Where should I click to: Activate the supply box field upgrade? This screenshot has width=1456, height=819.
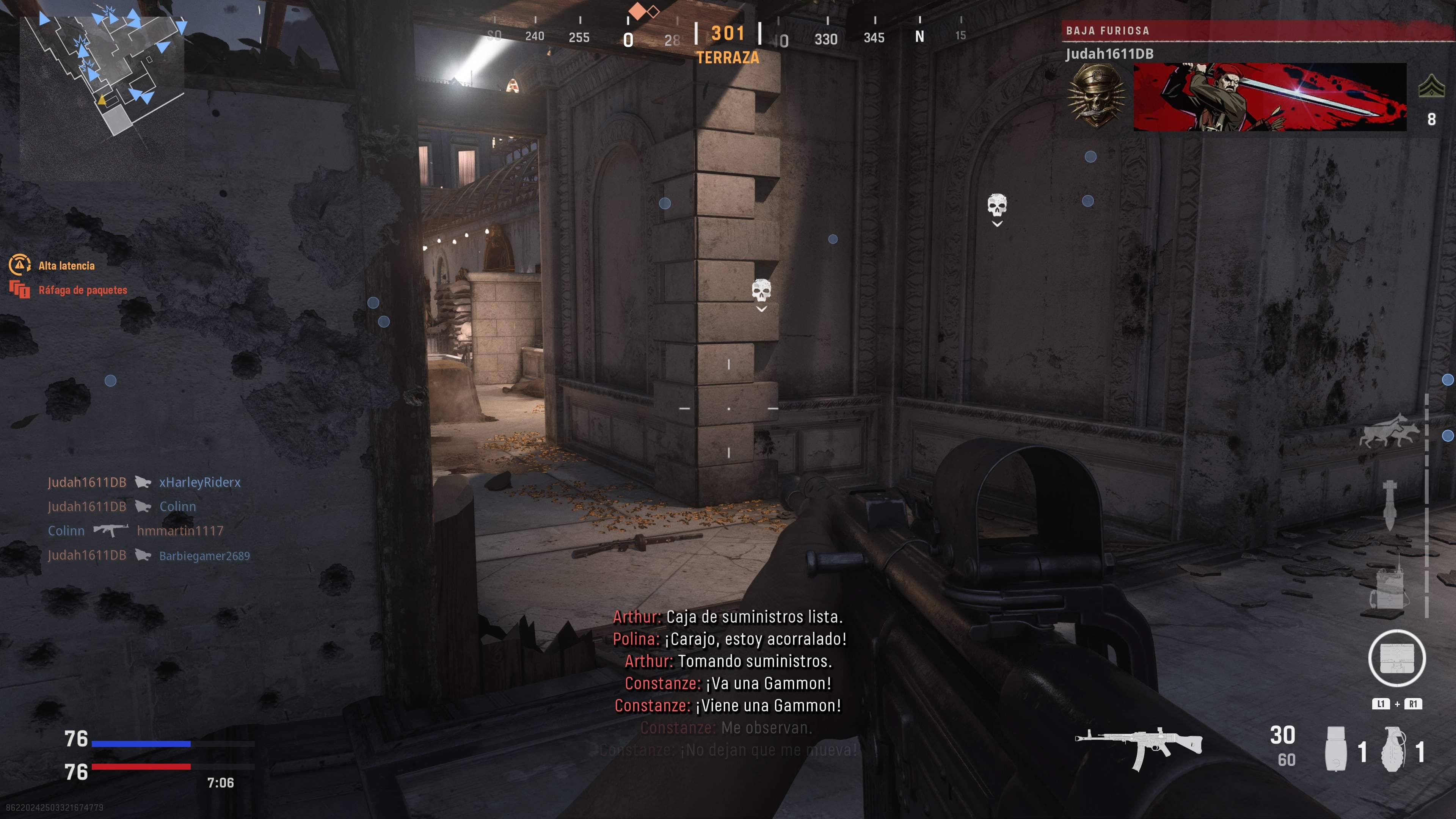coord(1396,658)
